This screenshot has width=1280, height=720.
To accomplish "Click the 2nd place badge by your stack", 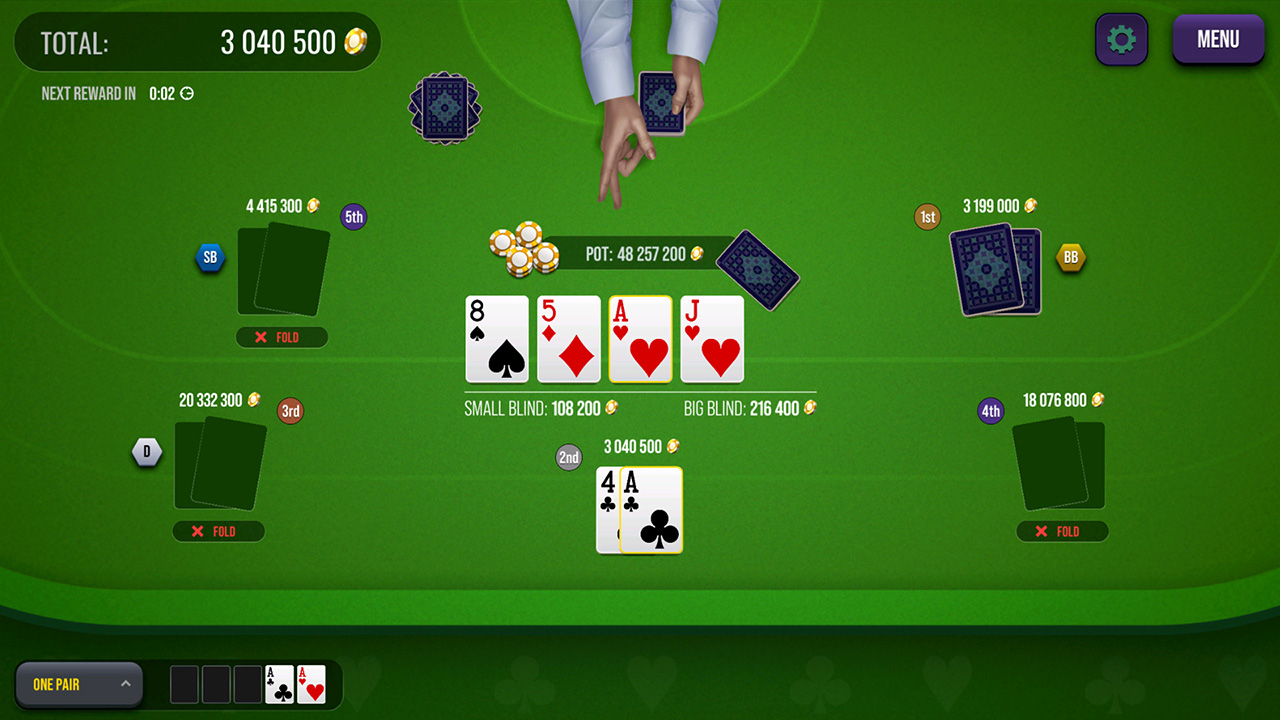I will (568, 457).
